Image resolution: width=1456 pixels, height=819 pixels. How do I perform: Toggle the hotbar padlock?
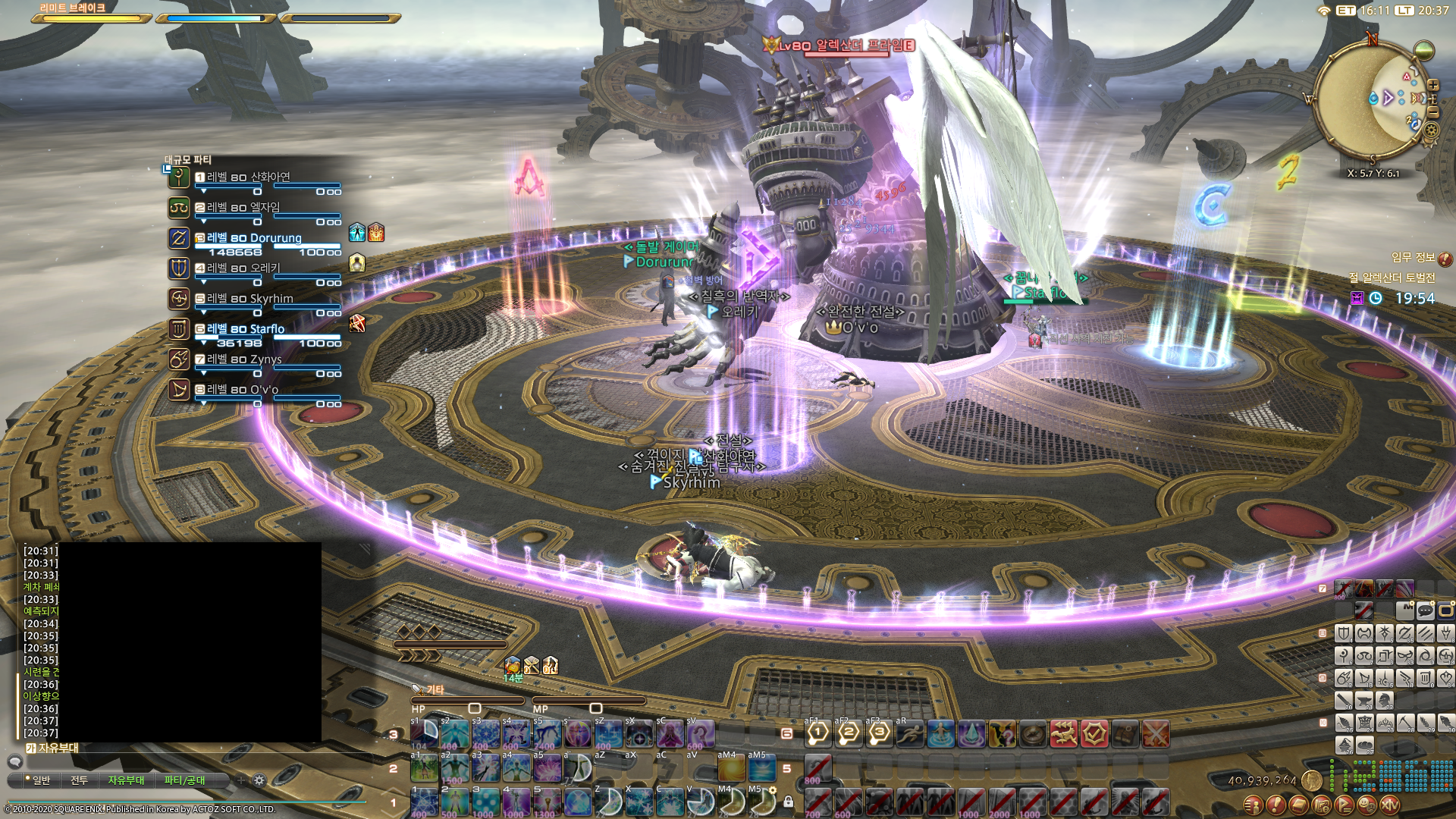point(788,802)
